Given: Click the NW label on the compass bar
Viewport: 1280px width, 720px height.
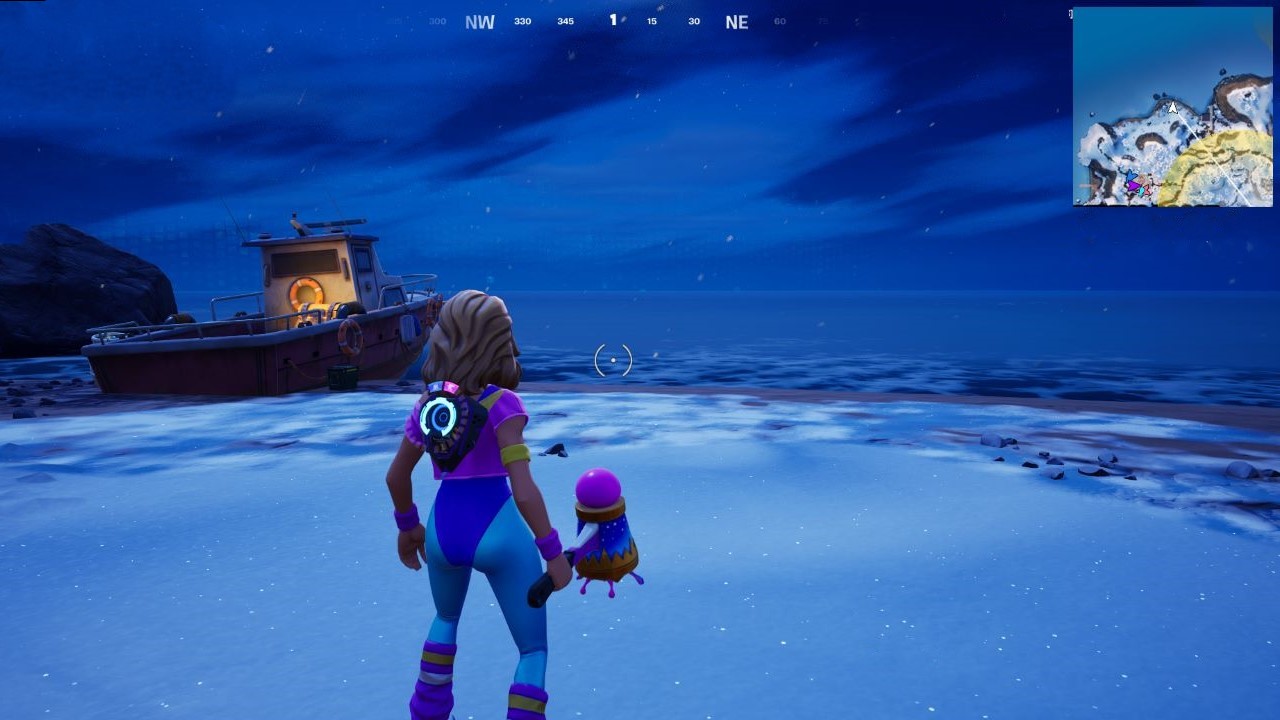Looking at the screenshot, I should [x=479, y=20].
